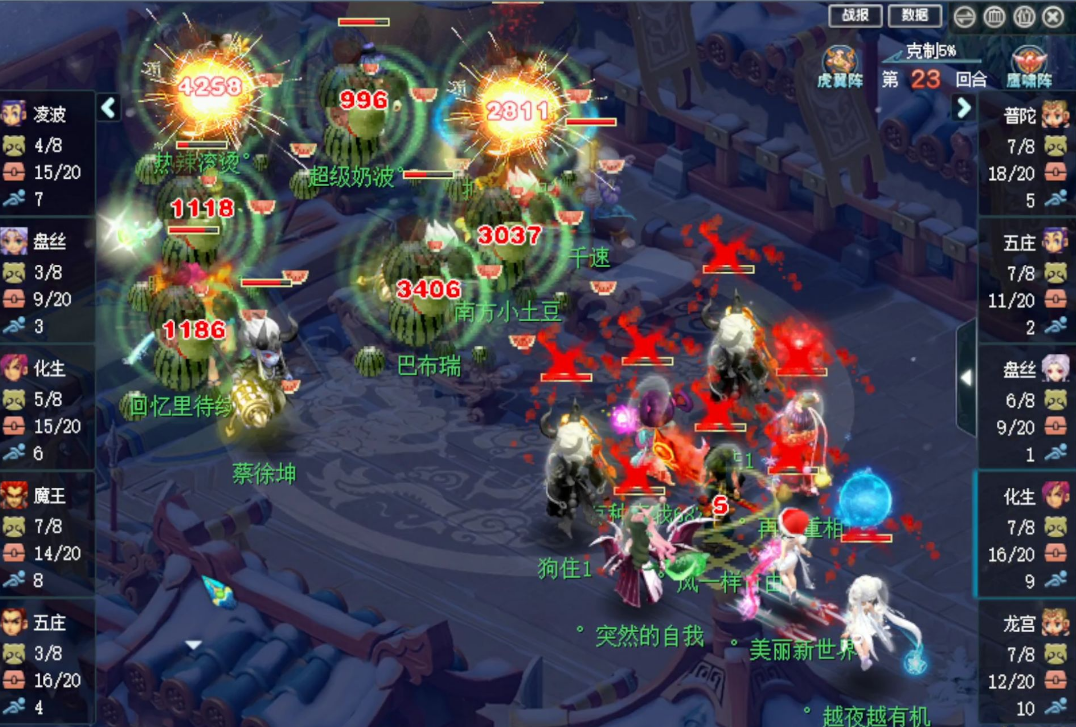Click the round 血 button
1076x727 pixels.
coord(994,16)
